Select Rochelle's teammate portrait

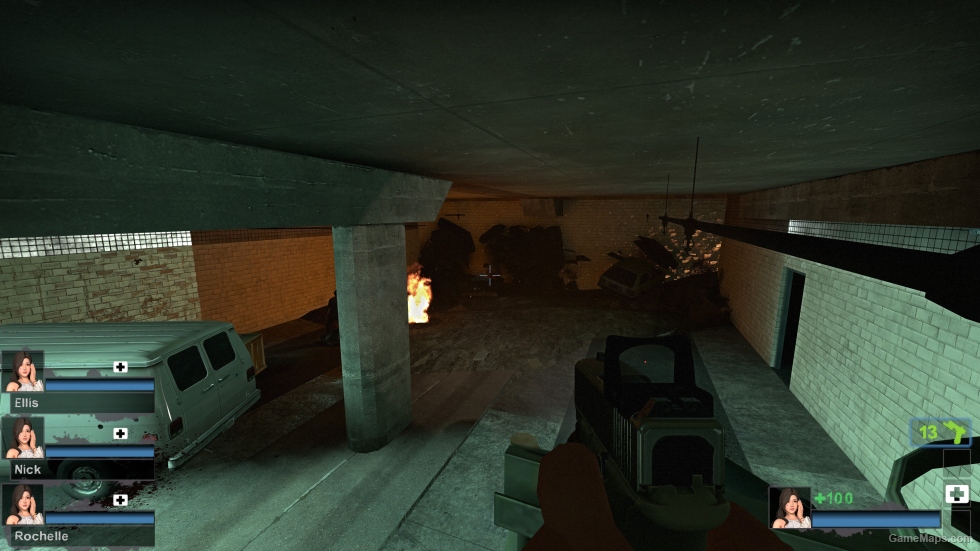[x=23, y=505]
